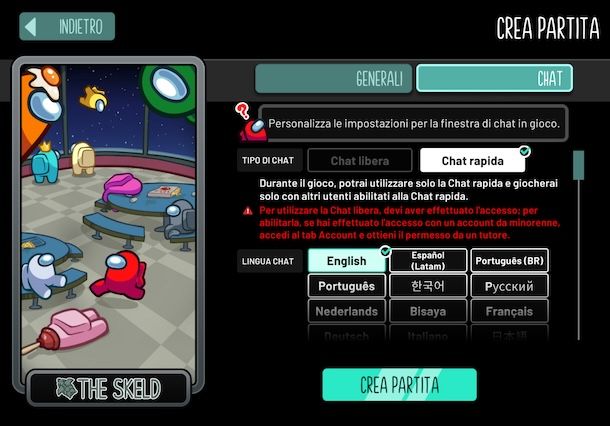The height and width of the screenshot is (426, 610).
Task: Choose Français chat language
Action: (509, 311)
